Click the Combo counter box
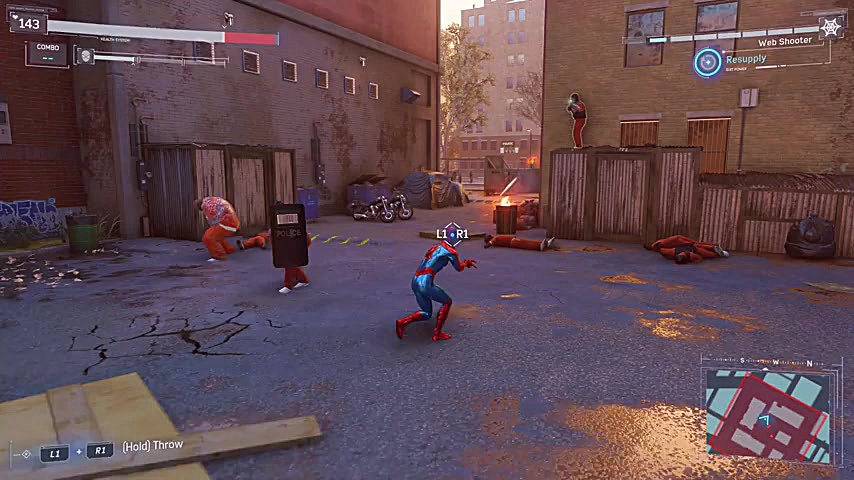Screen dimensions: 854x480 point(46,52)
